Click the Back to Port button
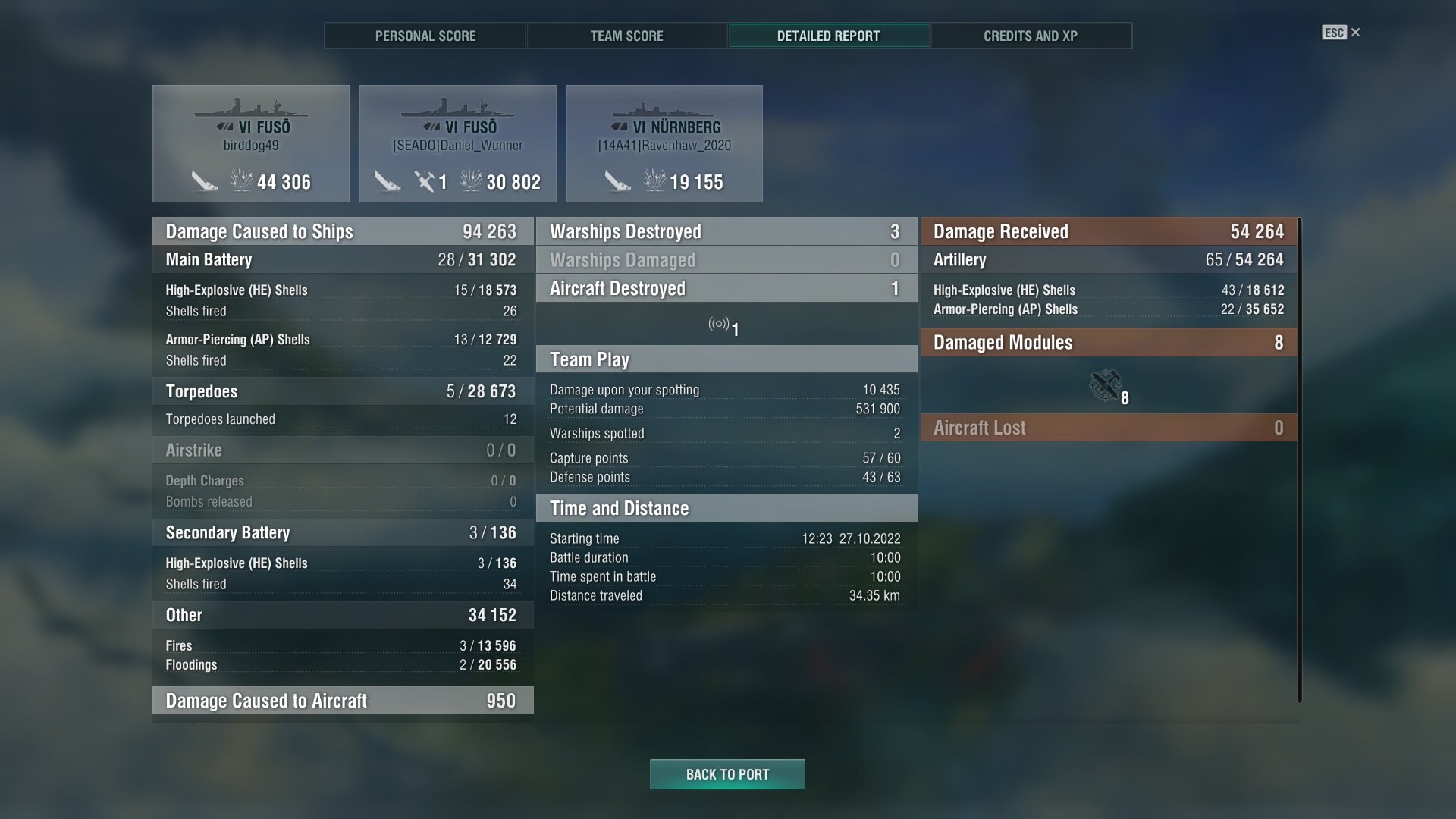1456x819 pixels. tap(727, 774)
